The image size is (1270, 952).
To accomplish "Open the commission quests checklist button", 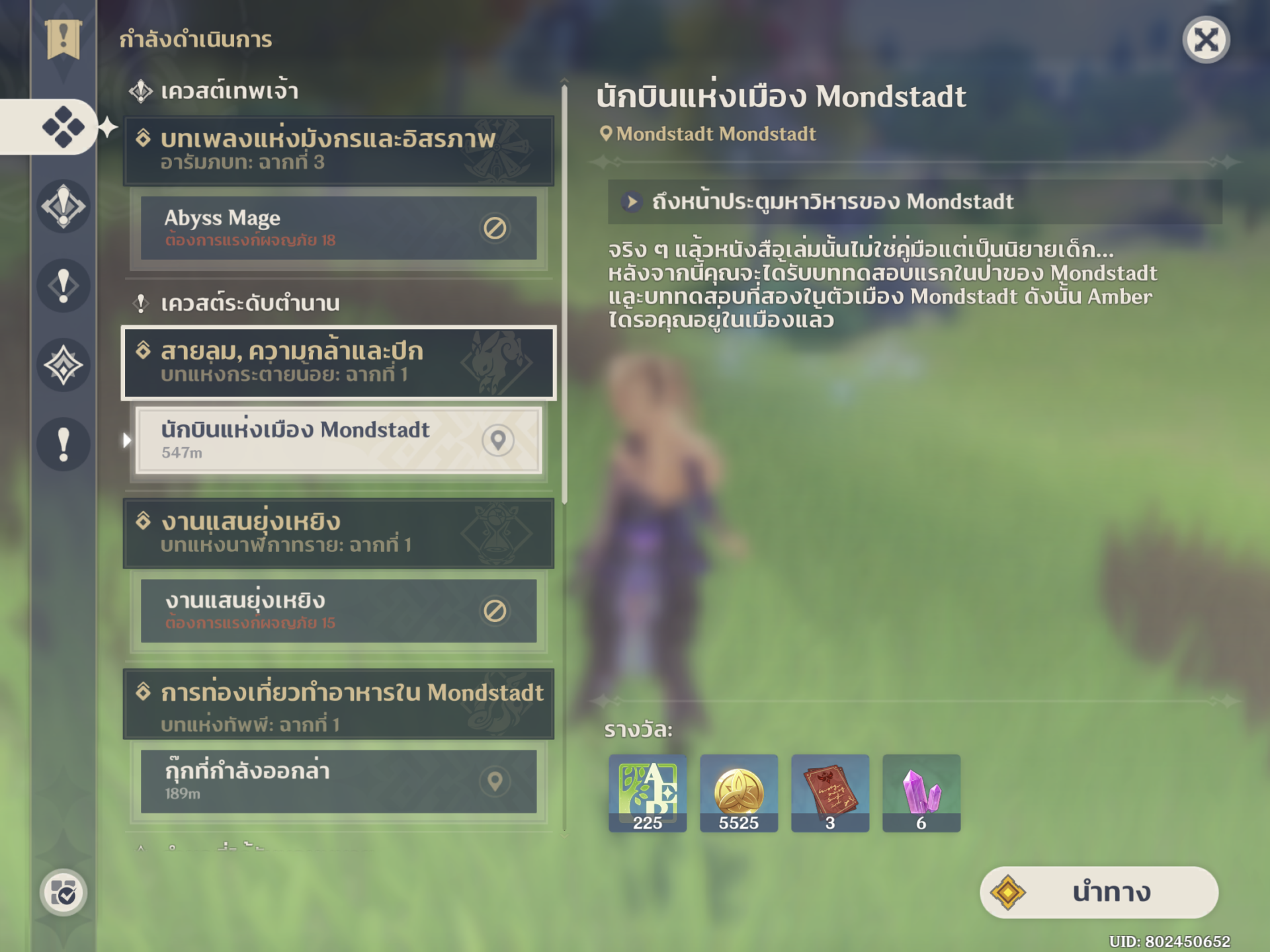I will pos(63,892).
